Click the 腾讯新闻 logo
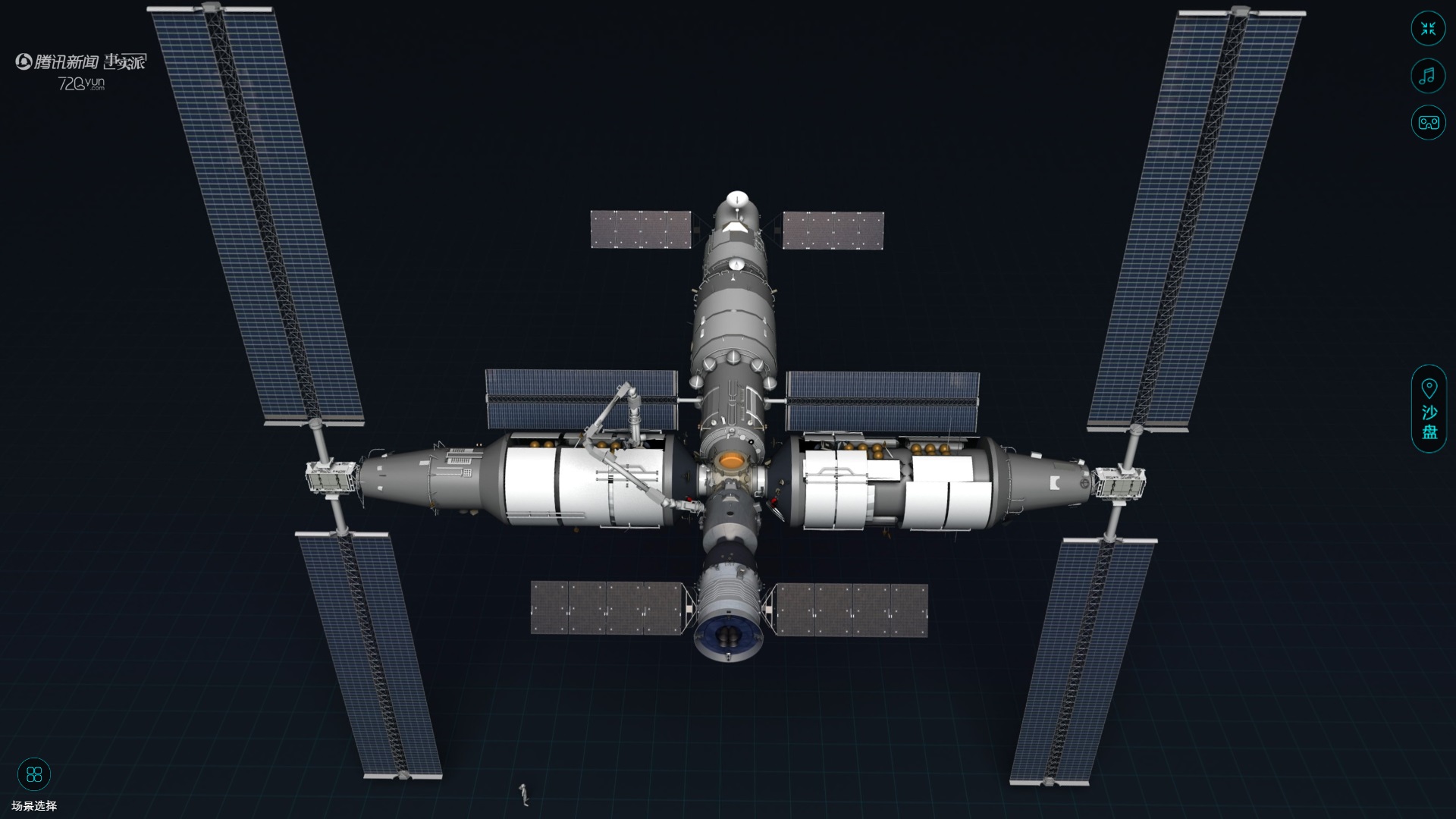The image size is (1456, 819). (x=58, y=62)
